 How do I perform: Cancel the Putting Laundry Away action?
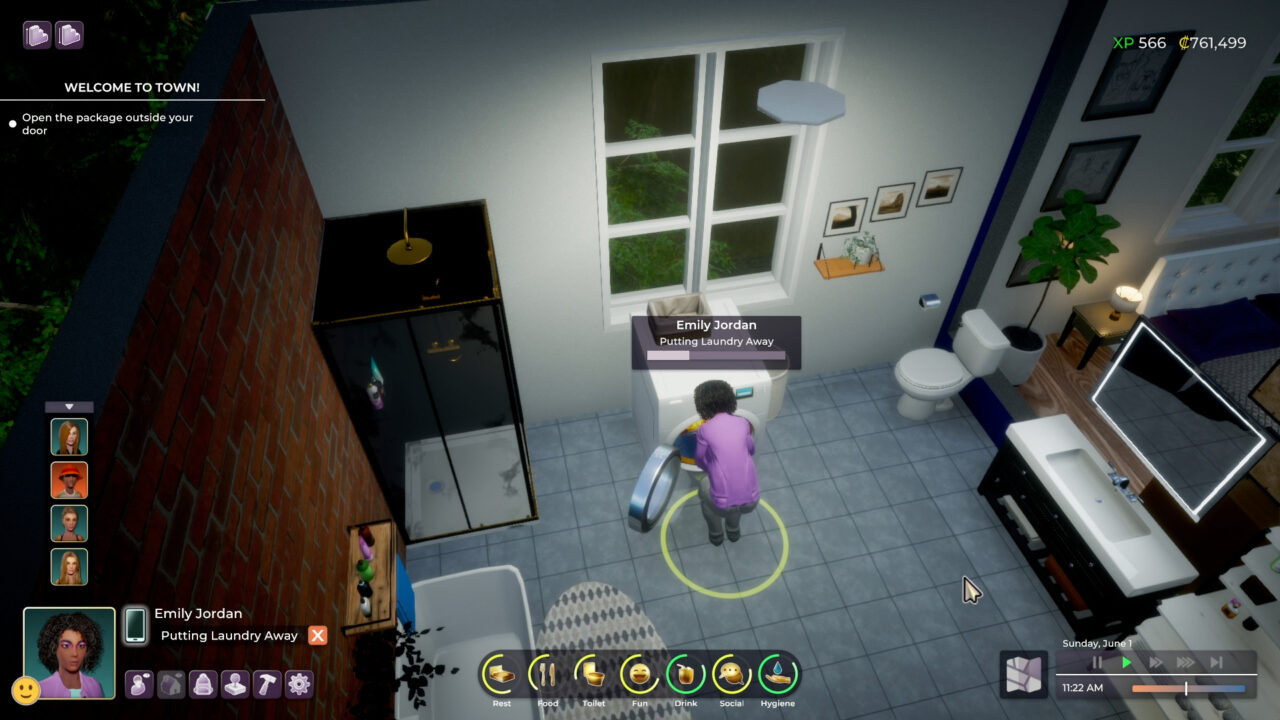tap(318, 635)
